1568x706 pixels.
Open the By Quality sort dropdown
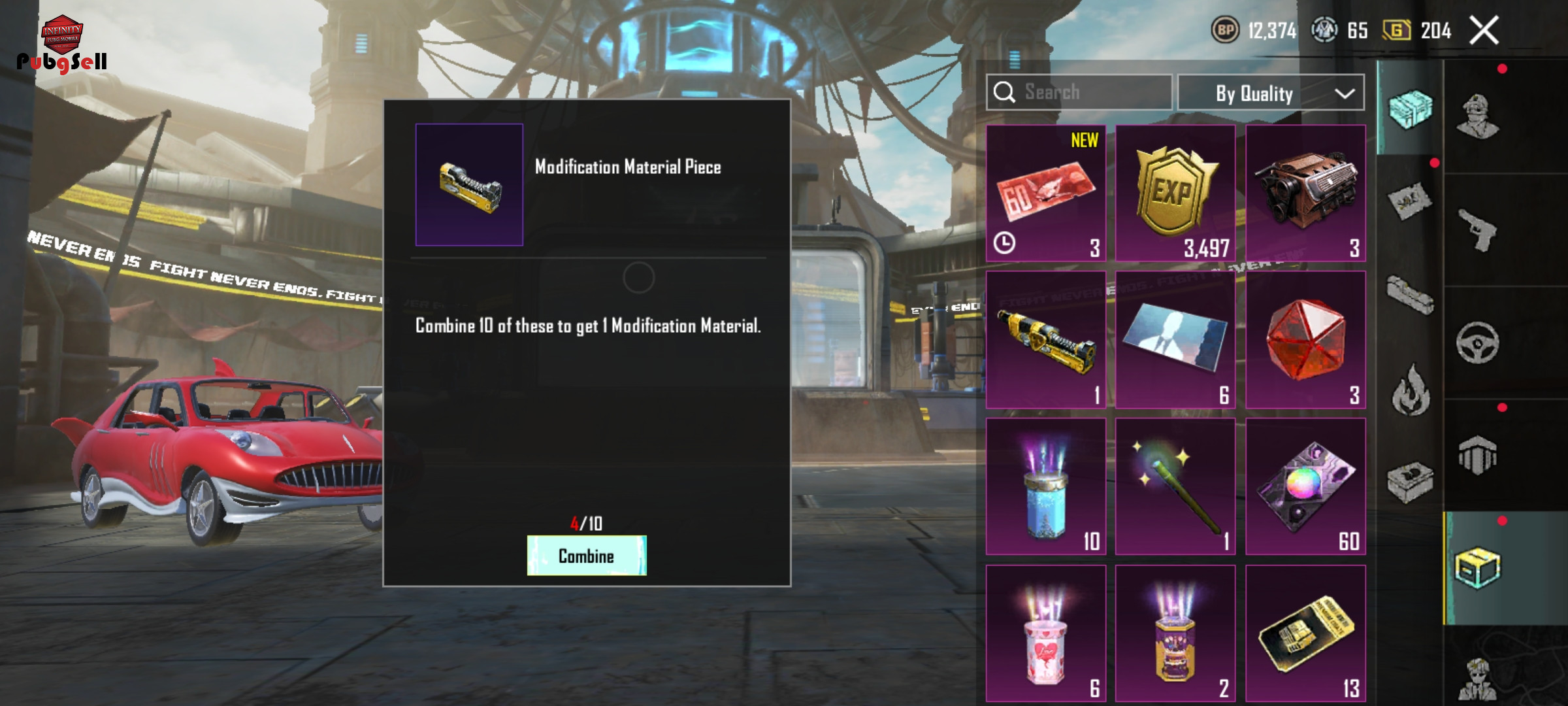pyautogui.click(x=1271, y=93)
